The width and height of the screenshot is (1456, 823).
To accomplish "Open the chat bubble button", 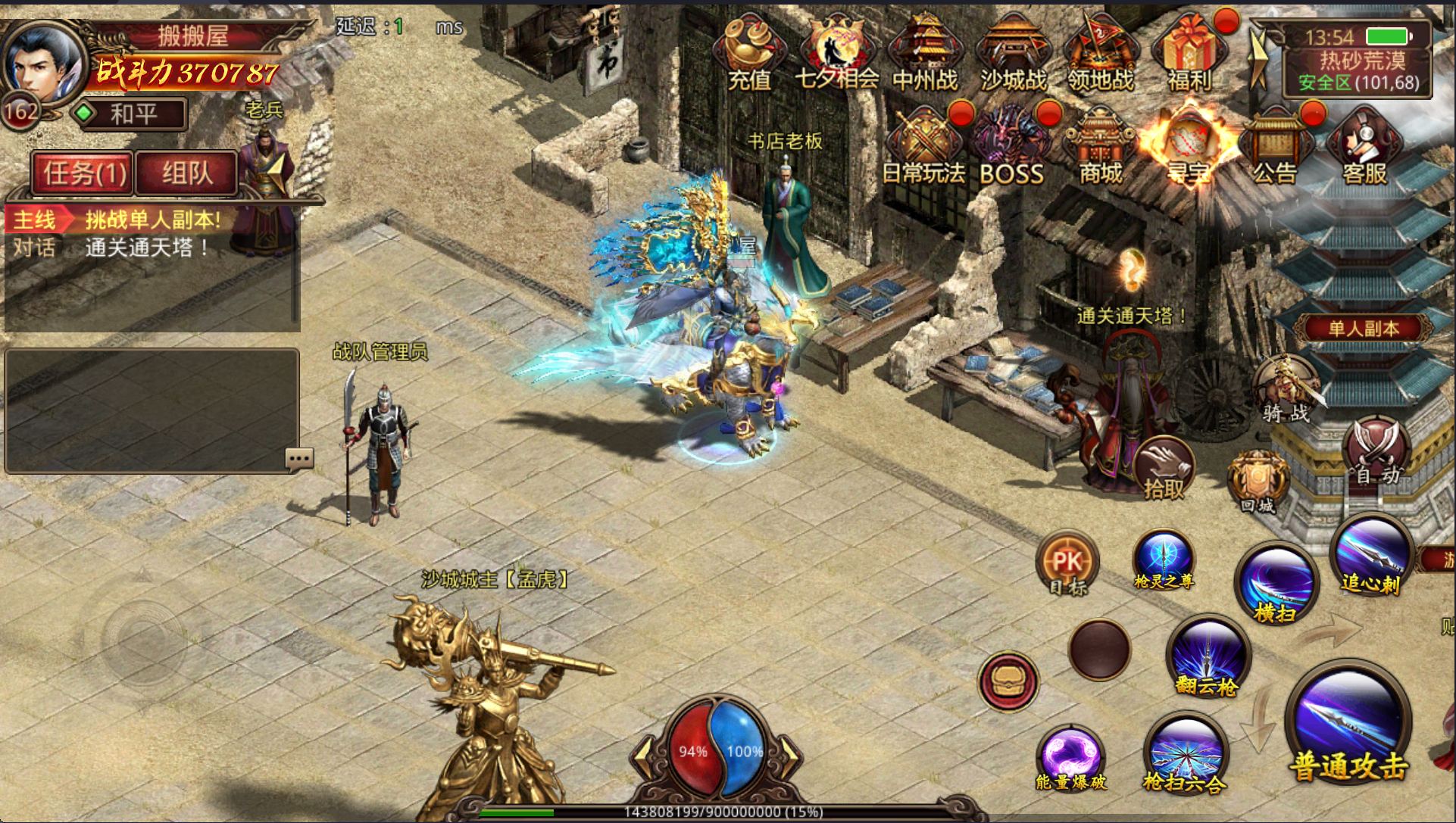I will [x=299, y=458].
